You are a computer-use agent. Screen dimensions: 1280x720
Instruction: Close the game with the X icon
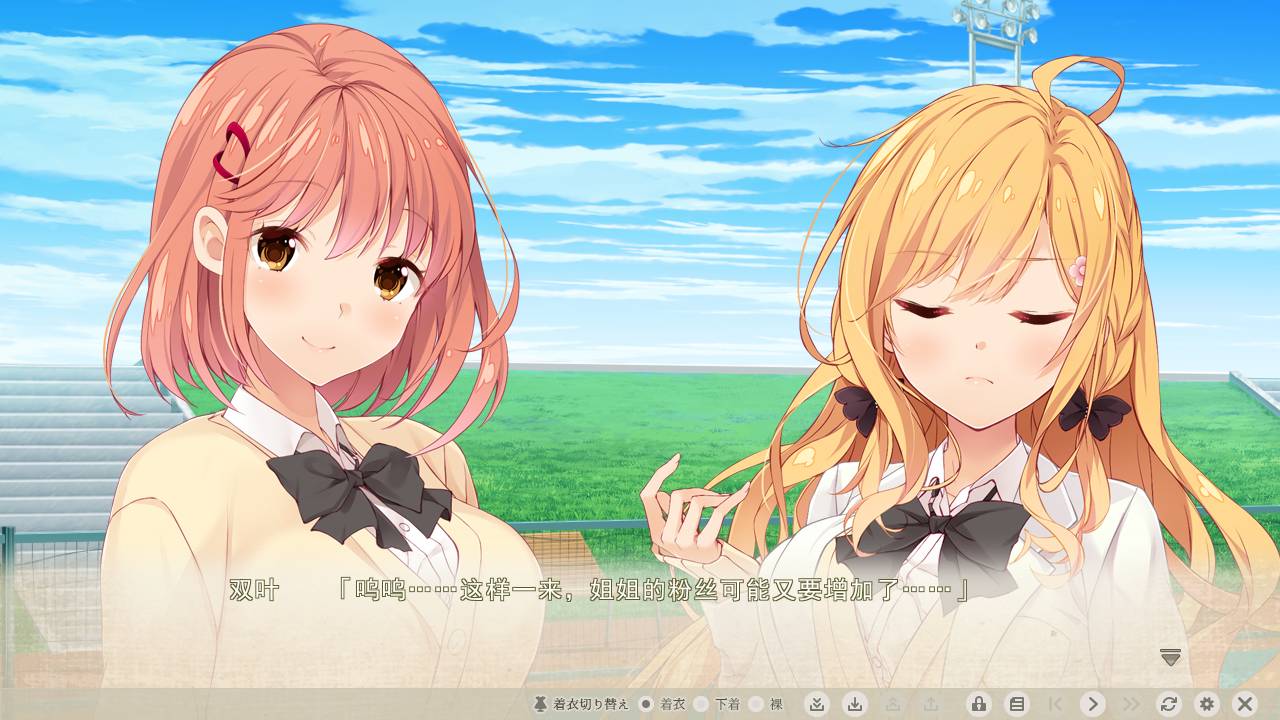click(x=1246, y=703)
